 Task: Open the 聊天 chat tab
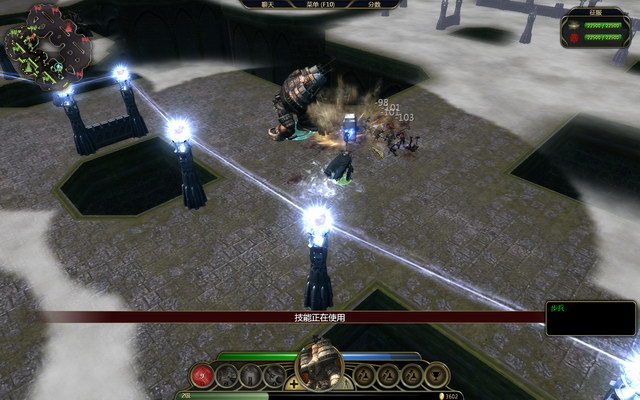pyautogui.click(x=267, y=4)
